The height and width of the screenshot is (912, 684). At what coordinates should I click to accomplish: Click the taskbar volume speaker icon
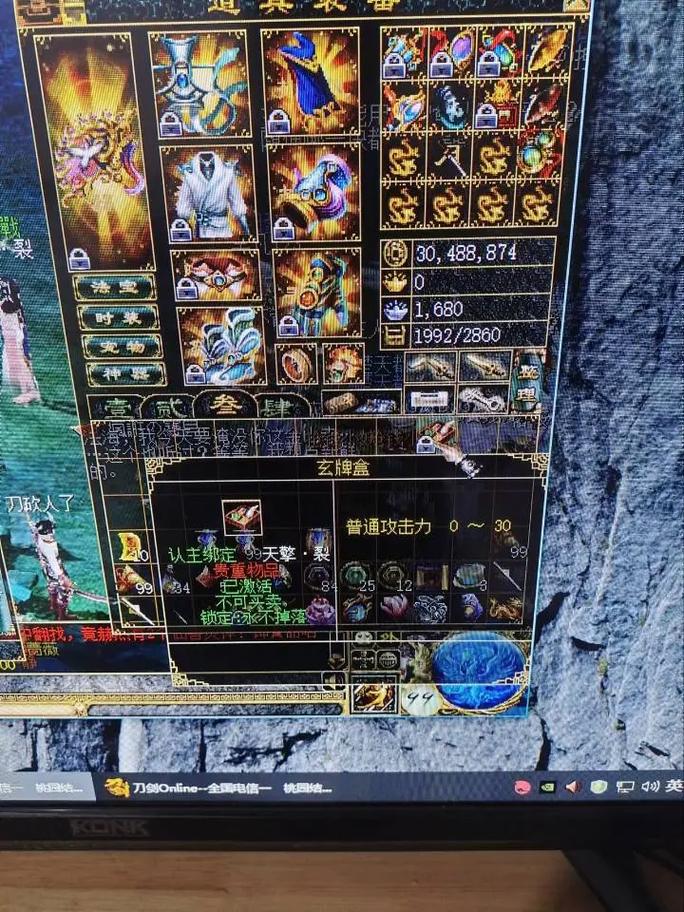click(573, 787)
